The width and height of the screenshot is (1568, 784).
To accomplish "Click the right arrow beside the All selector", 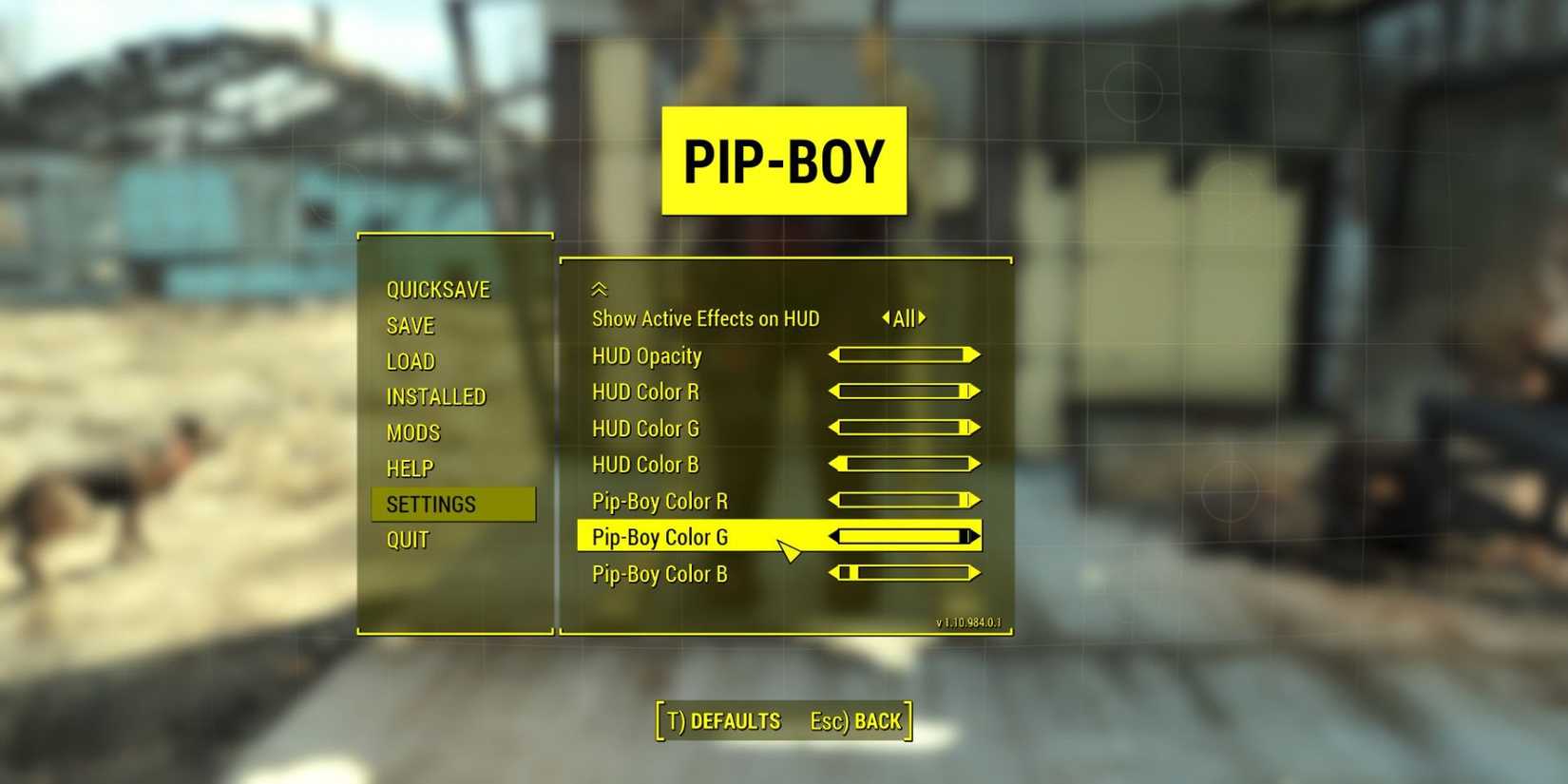I will [x=924, y=318].
